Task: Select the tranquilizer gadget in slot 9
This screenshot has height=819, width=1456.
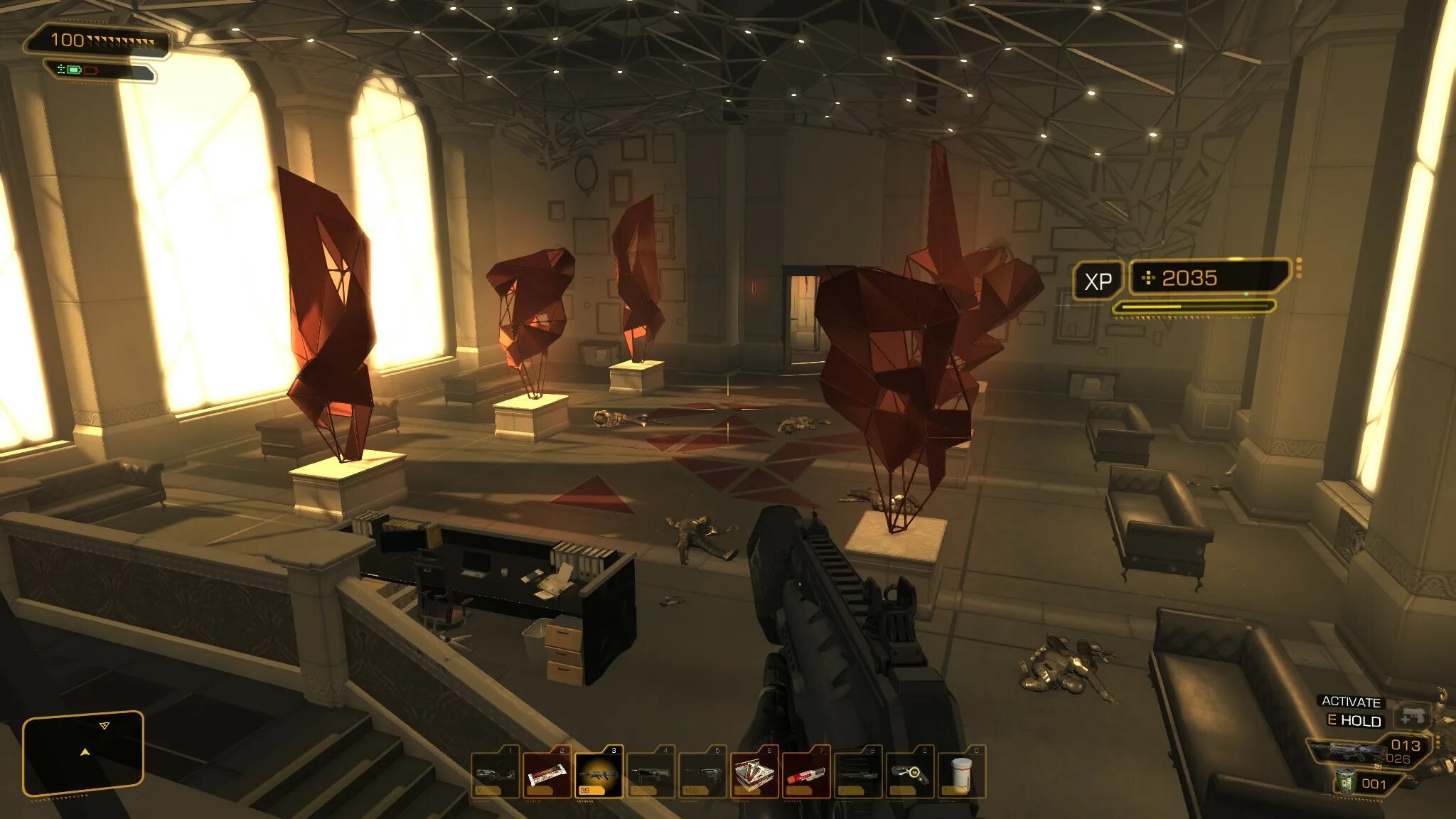Action: (x=910, y=773)
